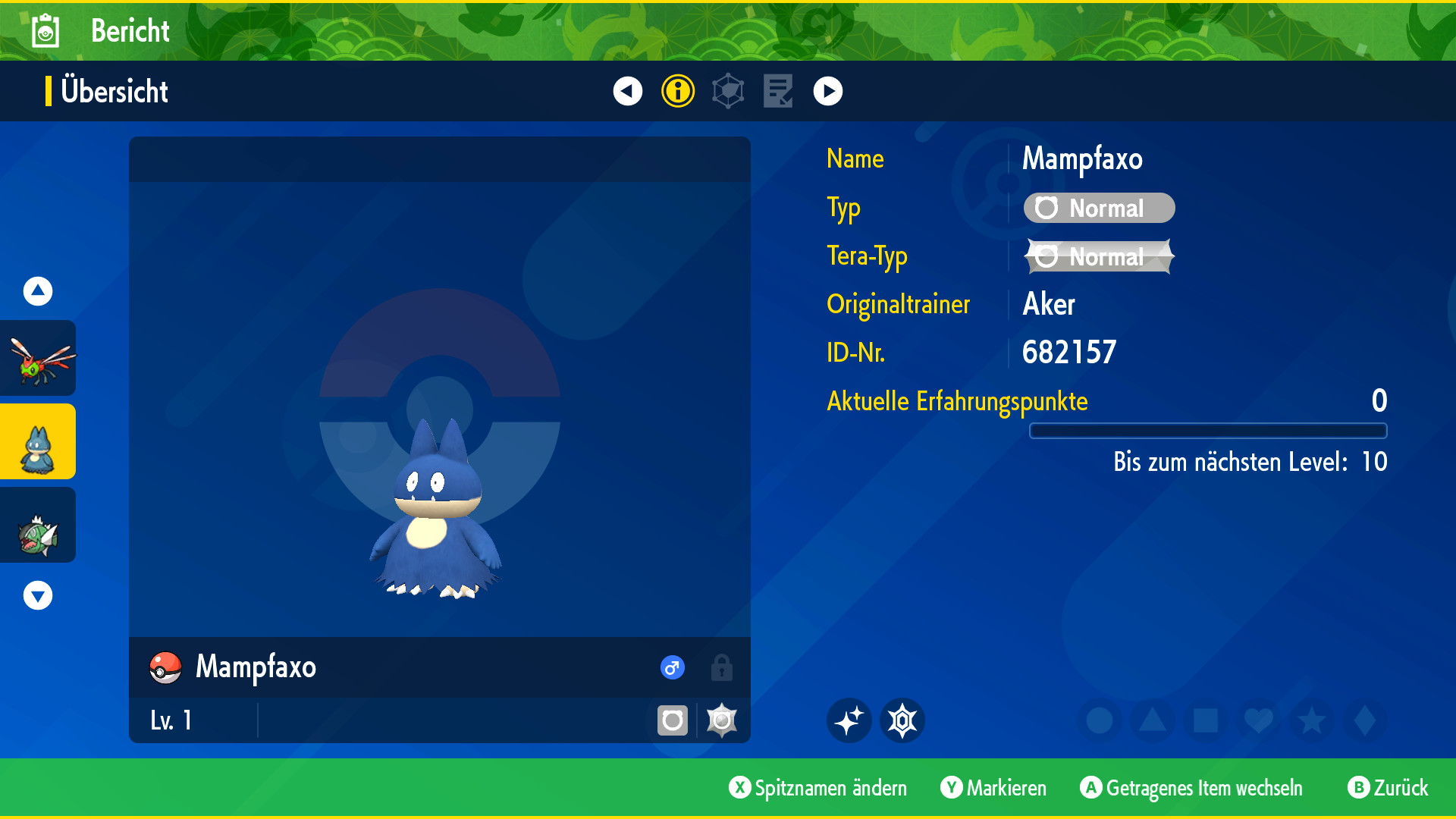Switch to the stats hexagon tab
This screenshot has height=819, width=1456.
tap(728, 91)
